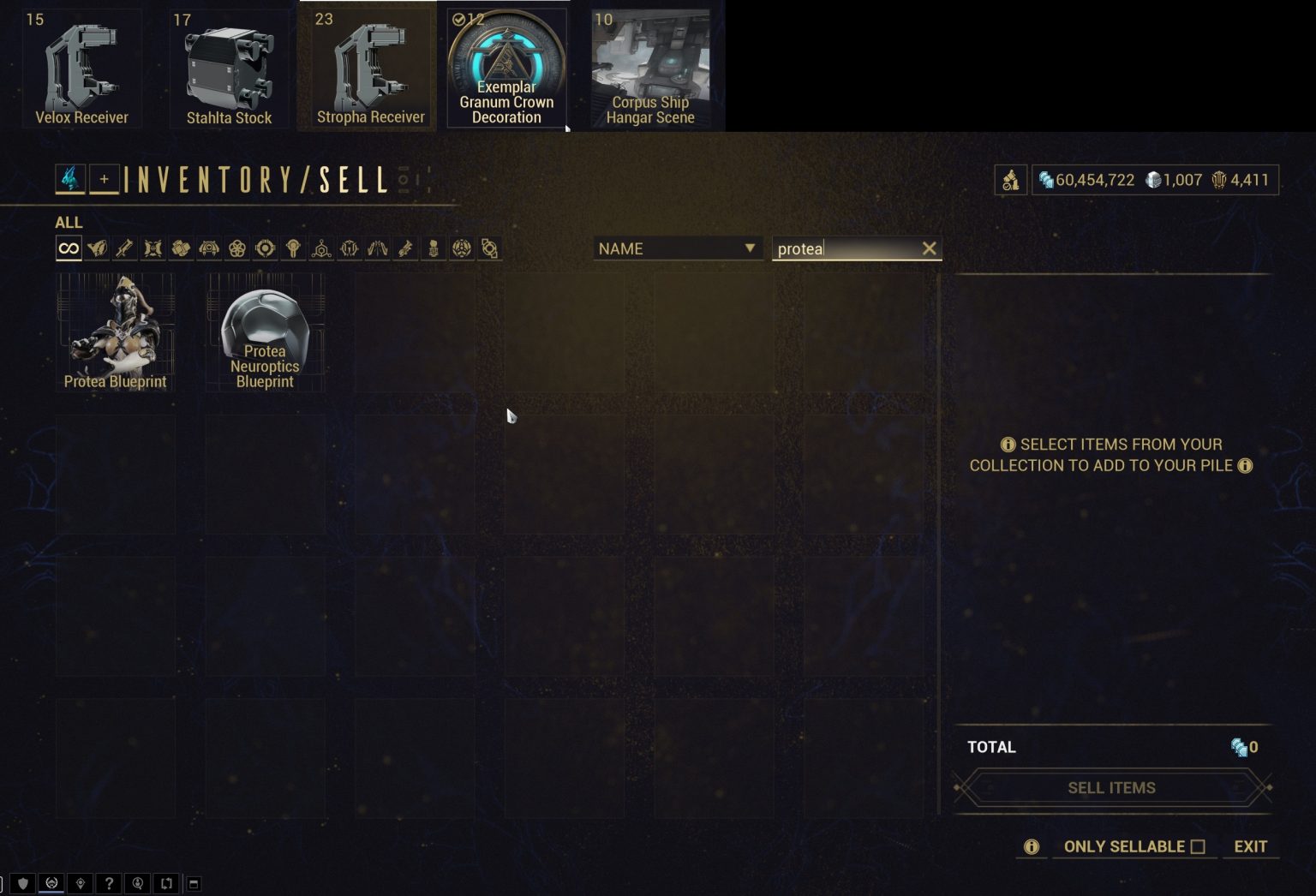Click the platinum currency icon top right
The width and height of the screenshot is (1316, 896).
(x=1153, y=179)
